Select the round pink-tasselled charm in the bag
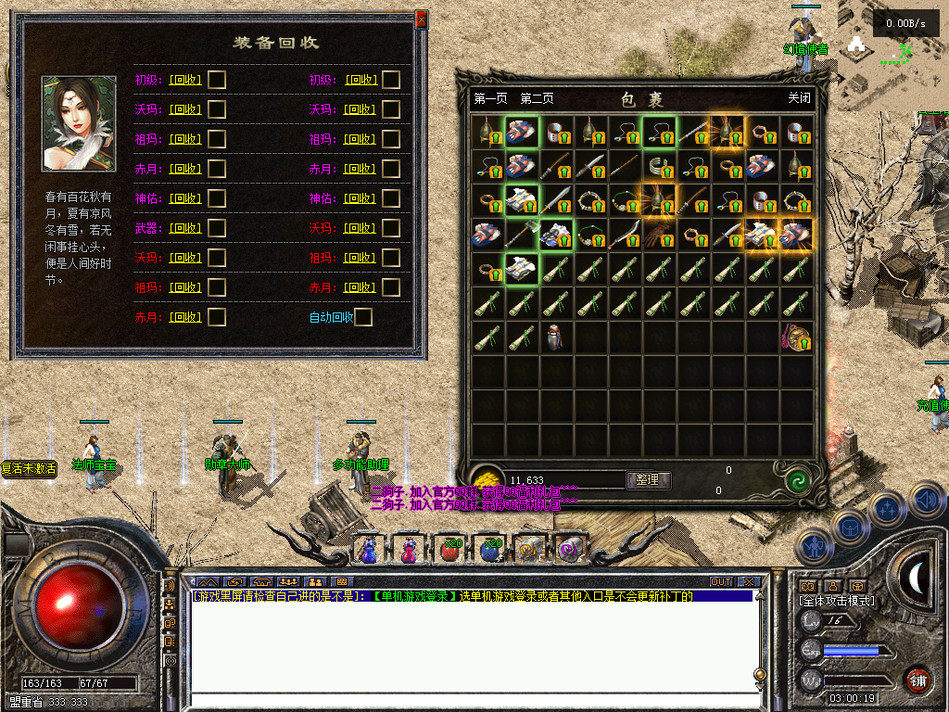The width and height of the screenshot is (949, 712). coord(797,337)
